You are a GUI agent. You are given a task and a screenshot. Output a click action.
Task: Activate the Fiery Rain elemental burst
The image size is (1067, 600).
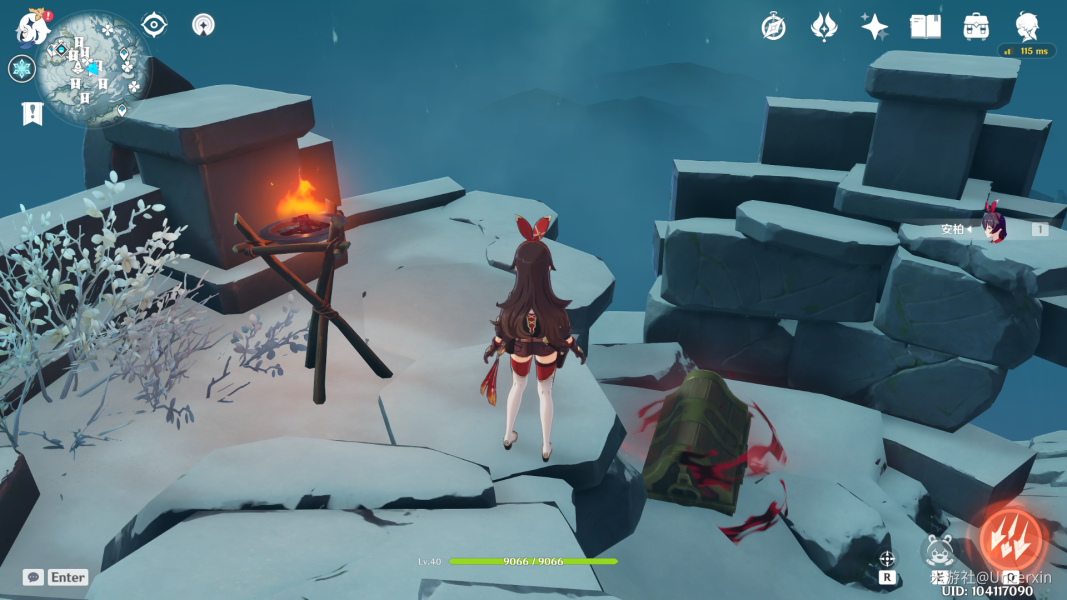[x=1010, y=541]
